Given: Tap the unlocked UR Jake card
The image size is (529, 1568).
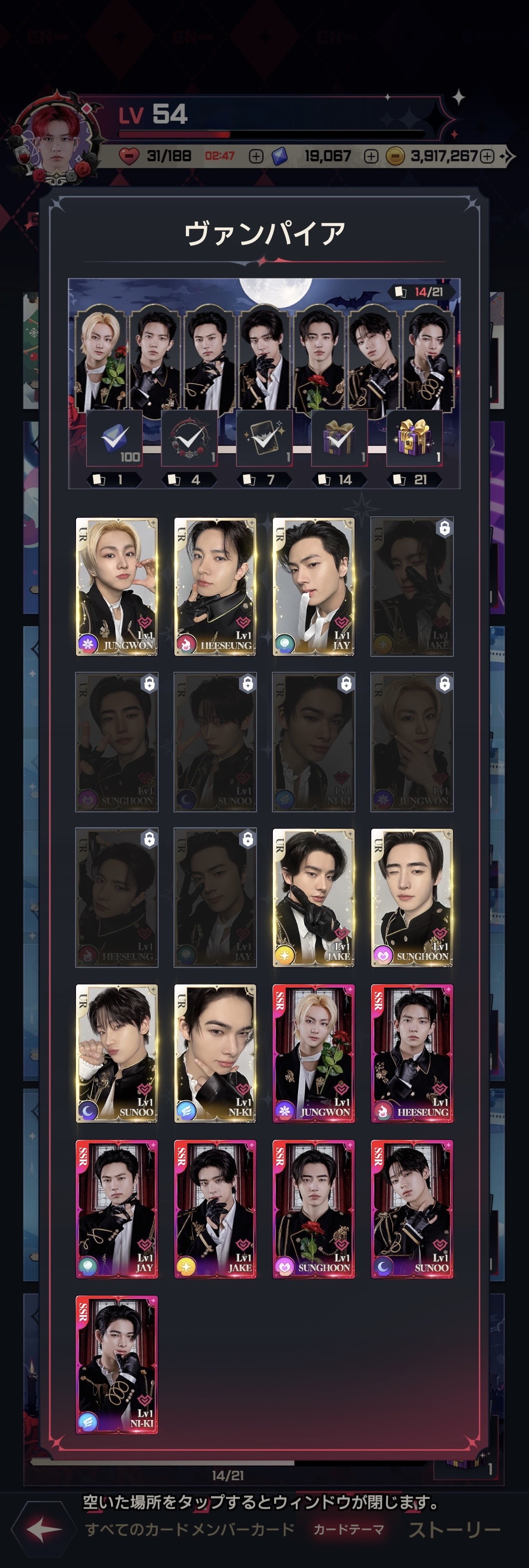Looking at the screenshot, I should point(314,897).
